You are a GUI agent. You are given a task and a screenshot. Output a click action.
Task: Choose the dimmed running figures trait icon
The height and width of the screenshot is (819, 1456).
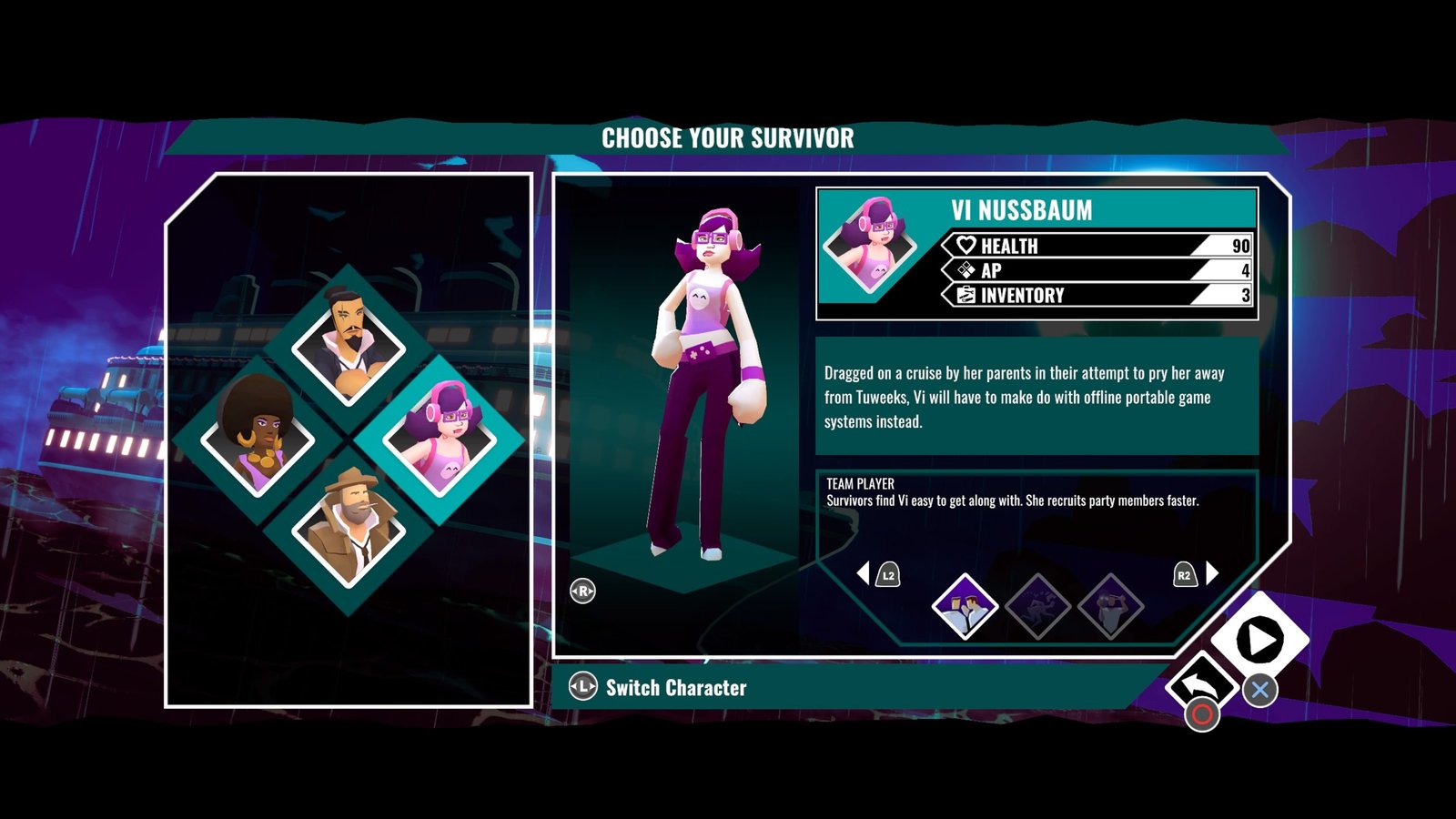pyautogui.click(x=1038, y=606)
